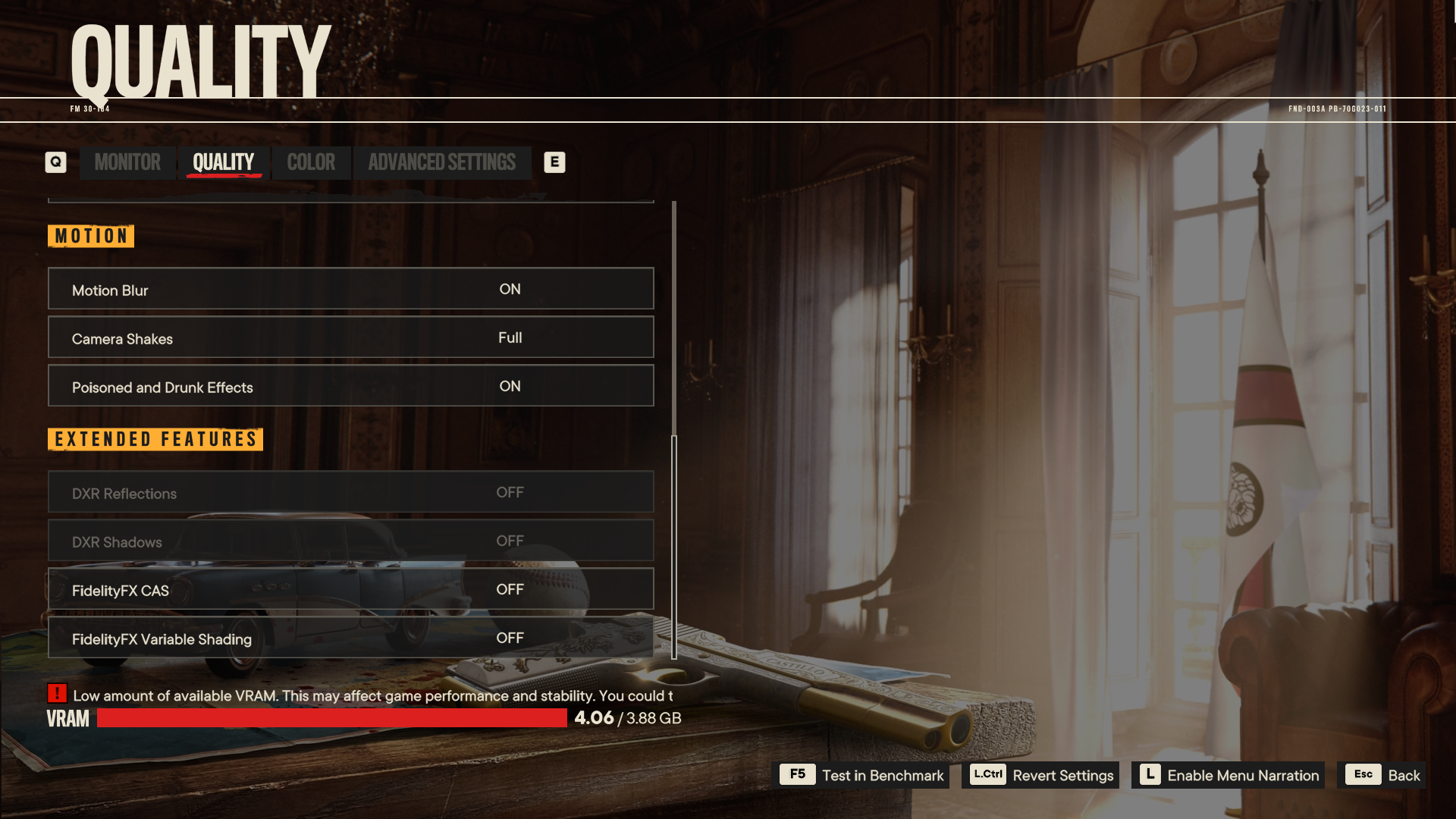Select the DXR Shadows row
Image resolution: width=1456 pixels, height=819 pixels.
[350, 541]
